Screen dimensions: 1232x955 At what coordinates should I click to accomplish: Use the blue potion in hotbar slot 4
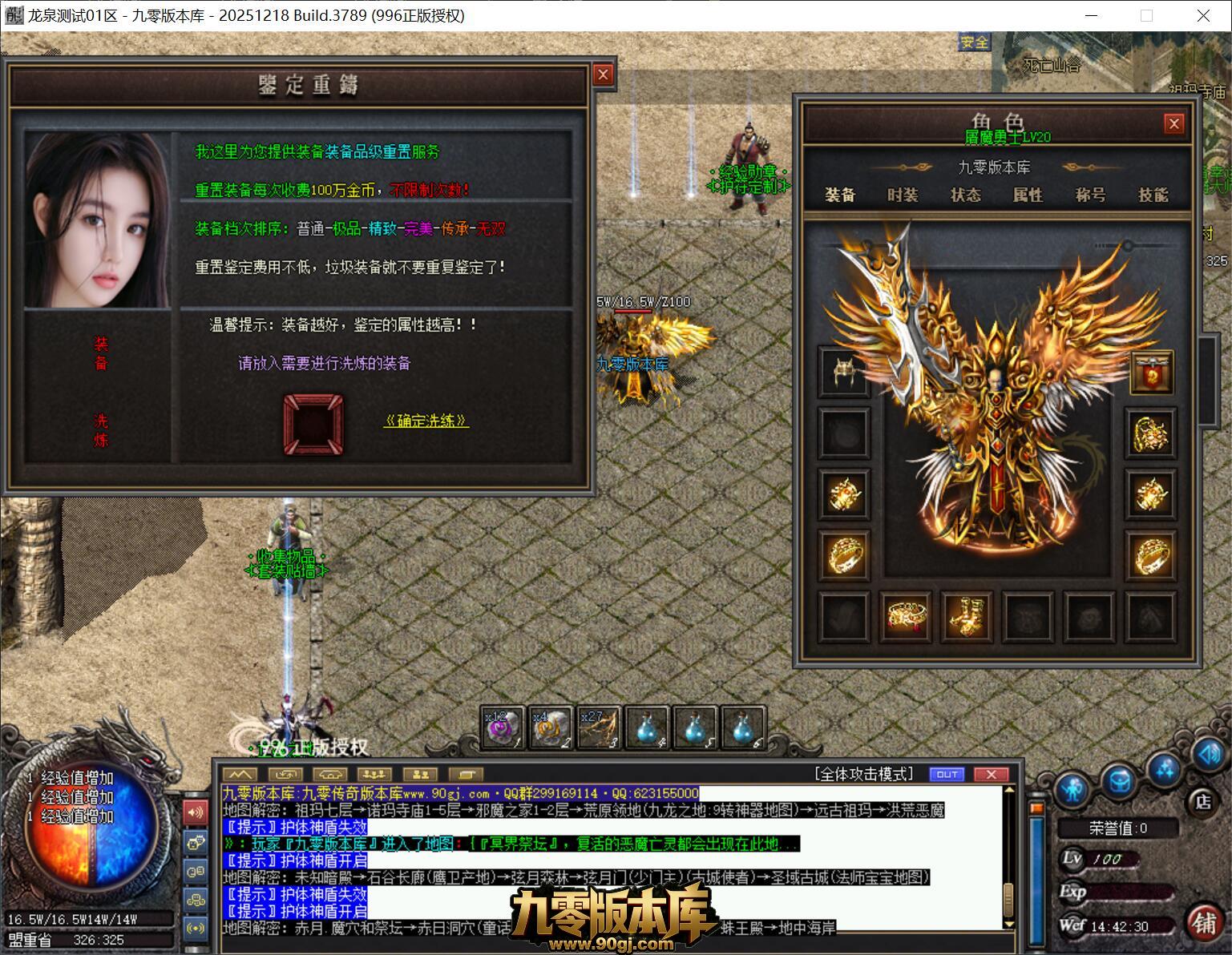click(x=647, y=727)
